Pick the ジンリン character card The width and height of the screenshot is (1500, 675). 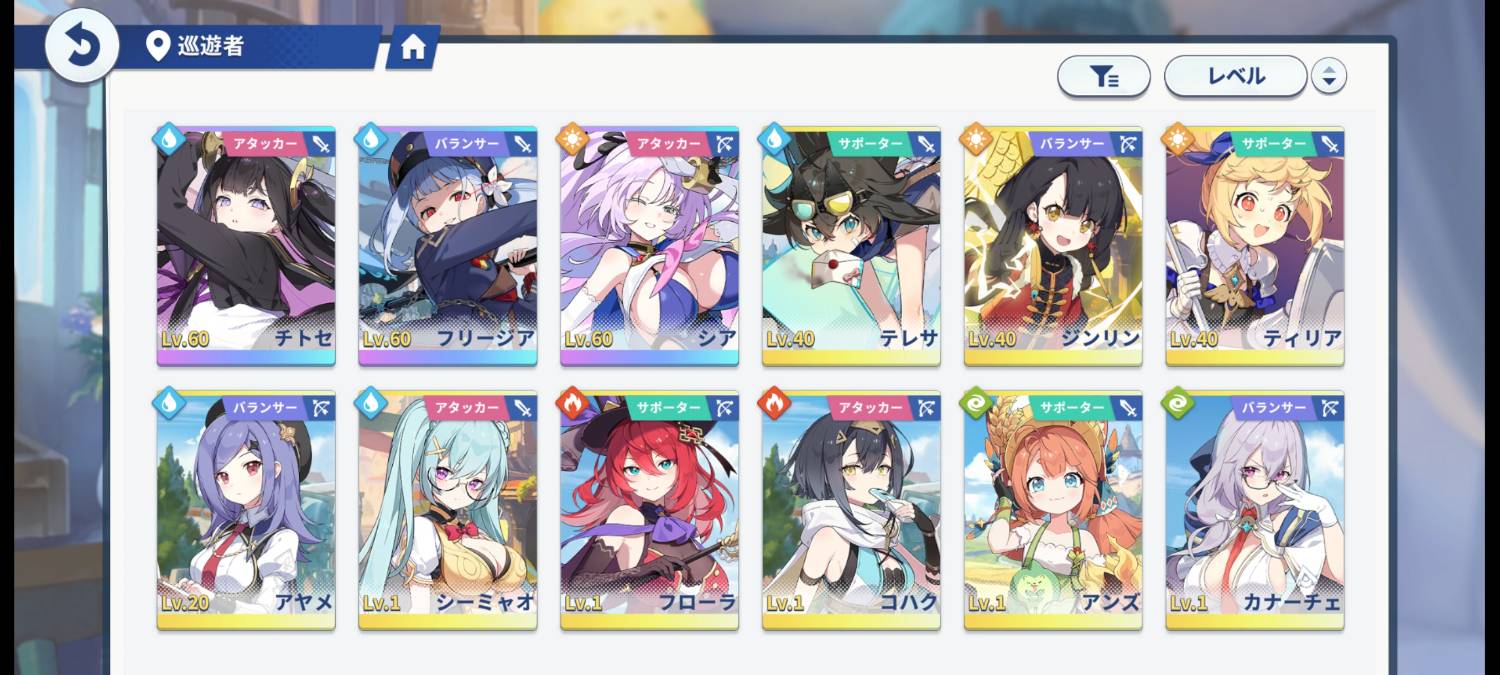point(1053,246)
